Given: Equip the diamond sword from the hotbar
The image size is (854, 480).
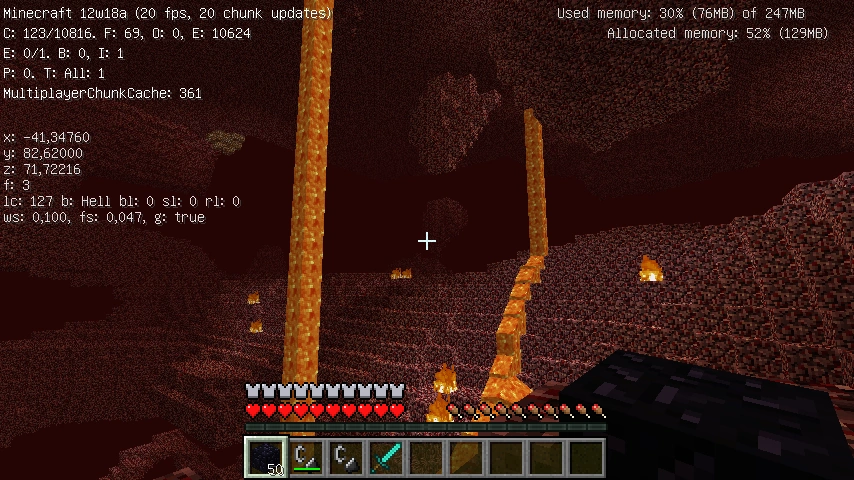Looking at the screenshot, I should [386, 457].
